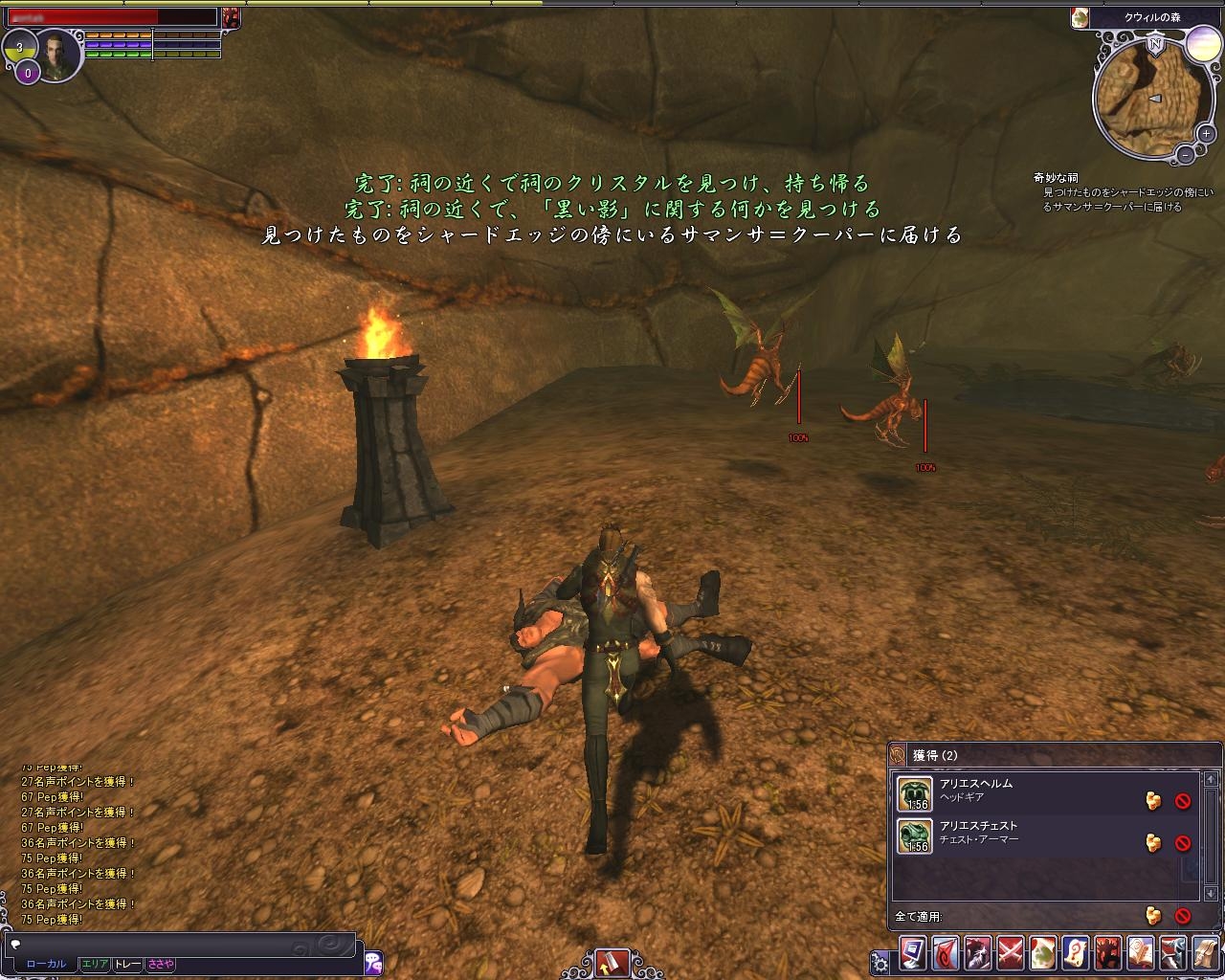This screenshot has width=1225, height=980.
Task: Switch to the ささや whisper chat tab
Action: [160, 965]
